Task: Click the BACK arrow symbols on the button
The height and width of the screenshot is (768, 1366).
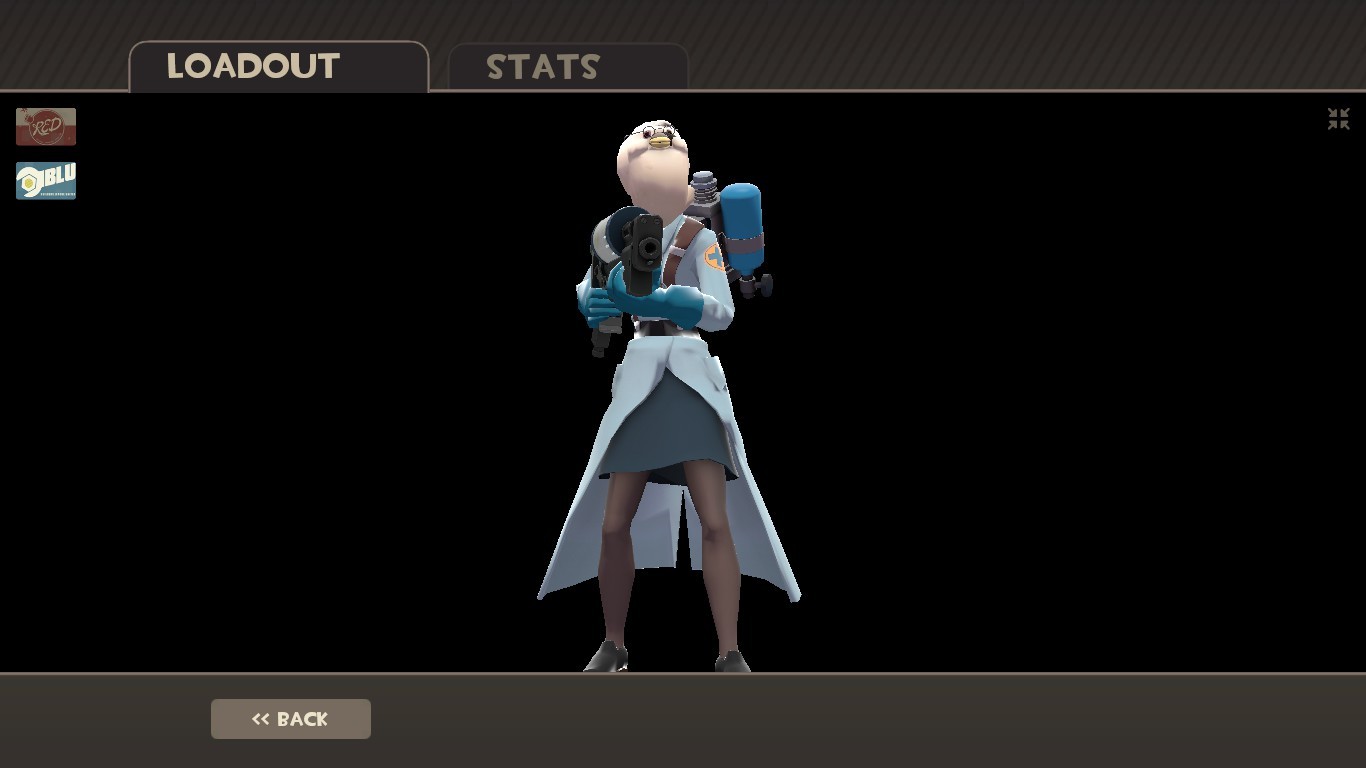Action: (x=261, y=718)
